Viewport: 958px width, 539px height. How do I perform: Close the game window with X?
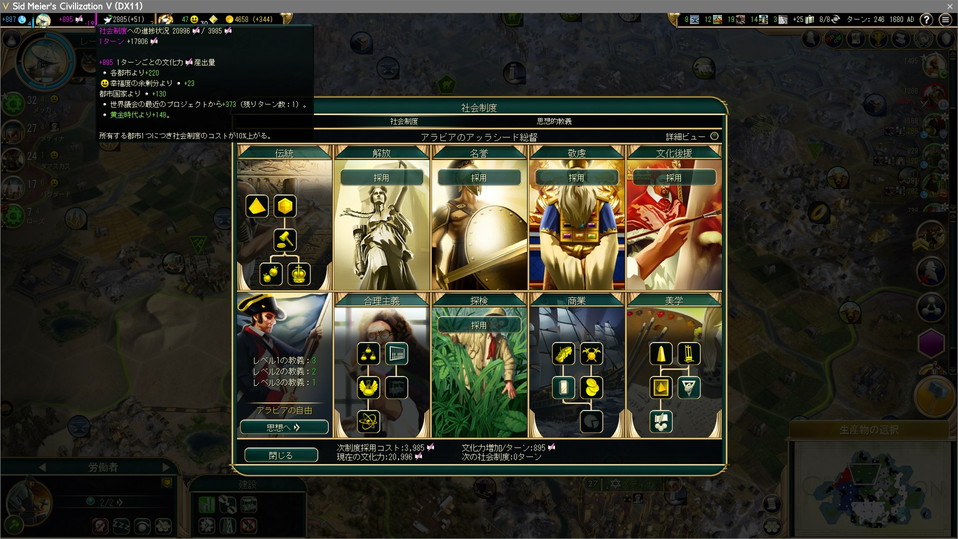[x=946, y=6]
